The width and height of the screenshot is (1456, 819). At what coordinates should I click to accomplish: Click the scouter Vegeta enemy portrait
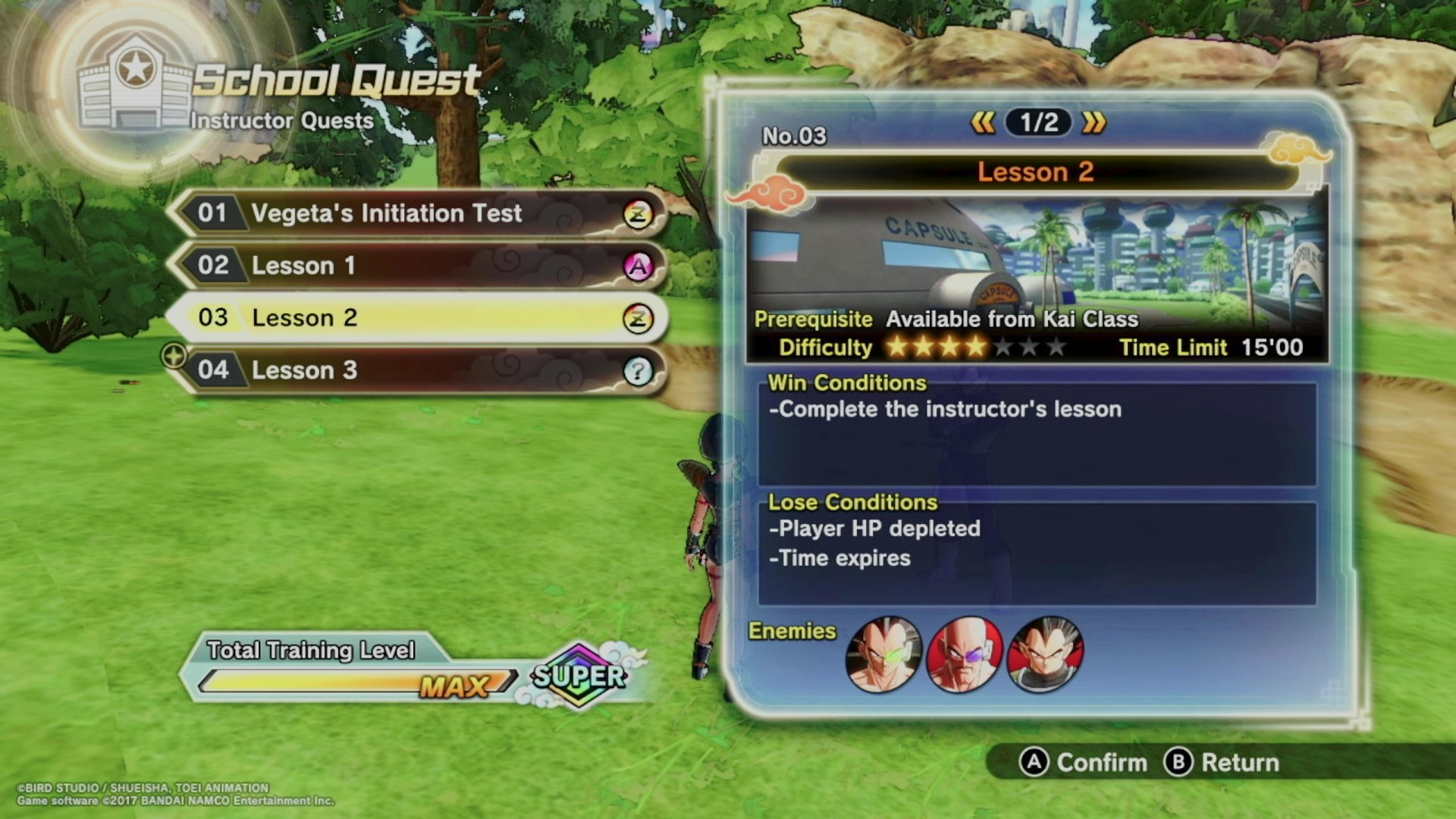click(883, 654)
